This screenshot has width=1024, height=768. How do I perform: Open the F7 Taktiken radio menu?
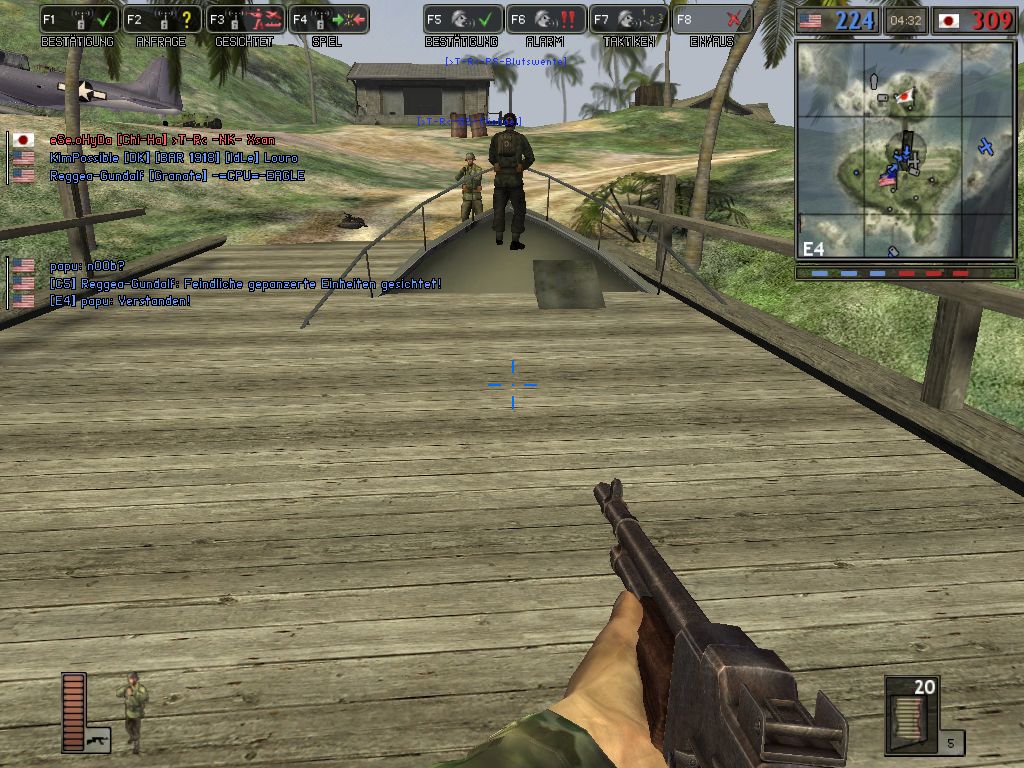tap(628, 19)
